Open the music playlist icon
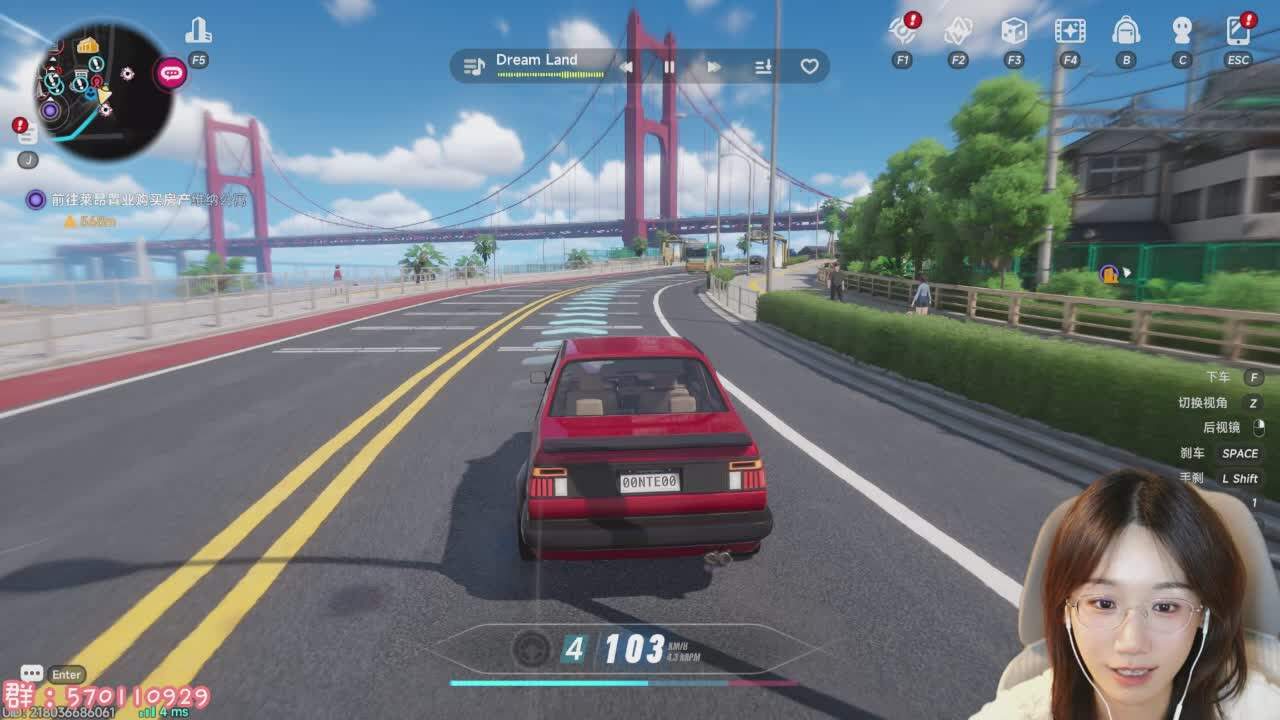1280x720 pixels. pyautogui.click(x=474, y=67)
